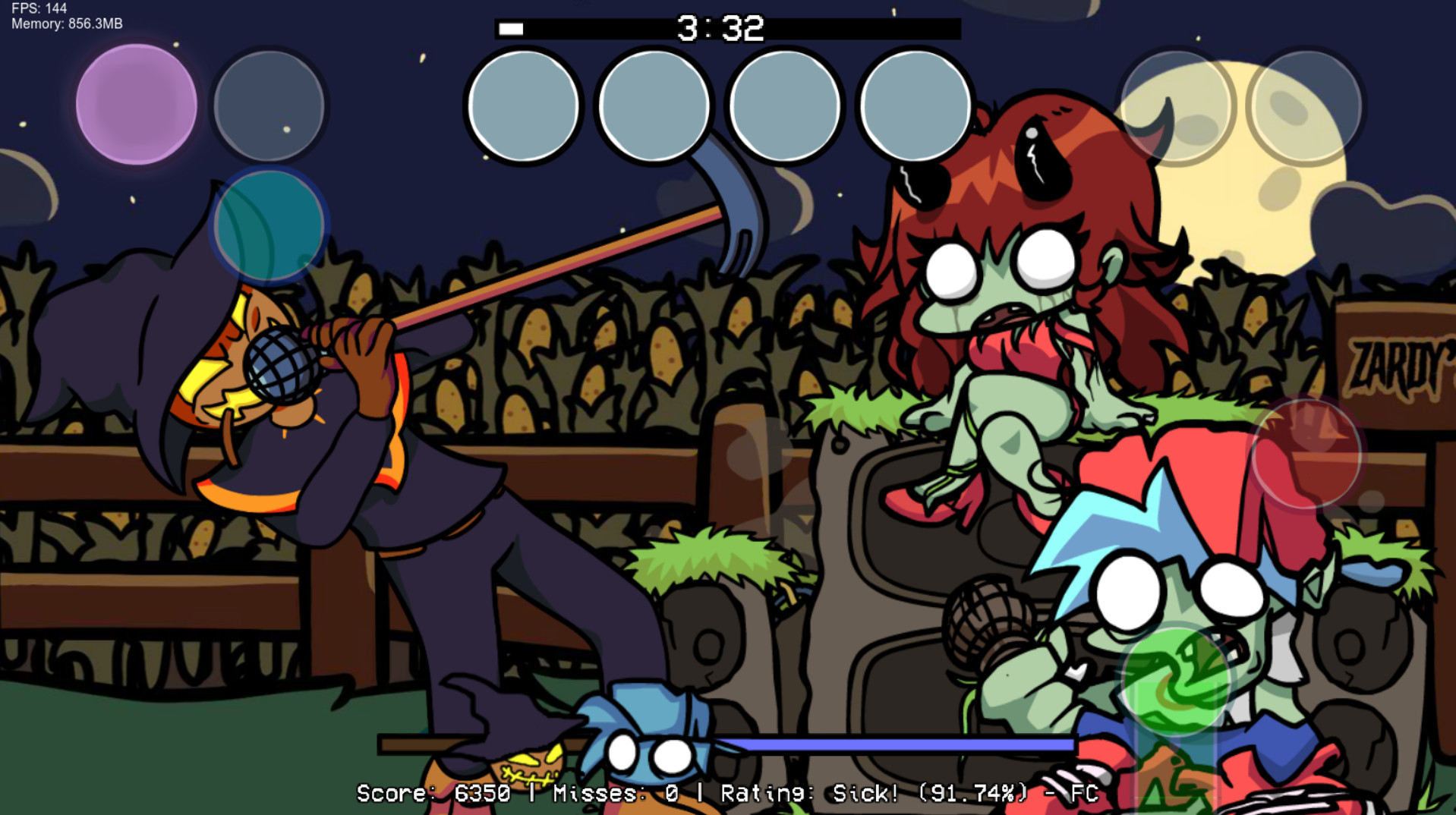Screen dimensions: 1456x815
Task: Click the Memory: 856.3MB readout
Action: pos(66,24)
